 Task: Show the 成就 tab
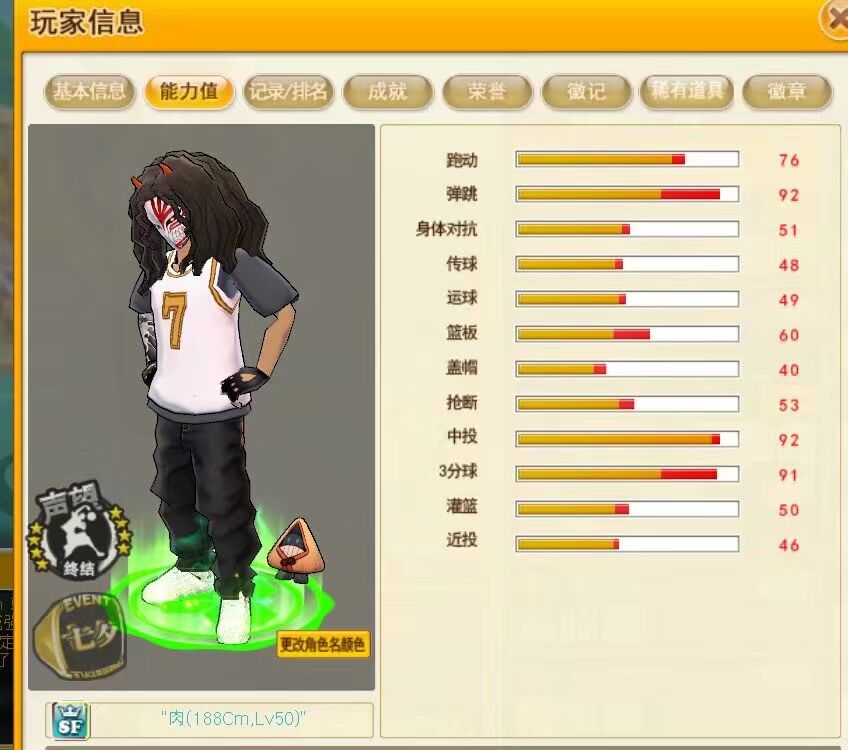coord(387,92)
